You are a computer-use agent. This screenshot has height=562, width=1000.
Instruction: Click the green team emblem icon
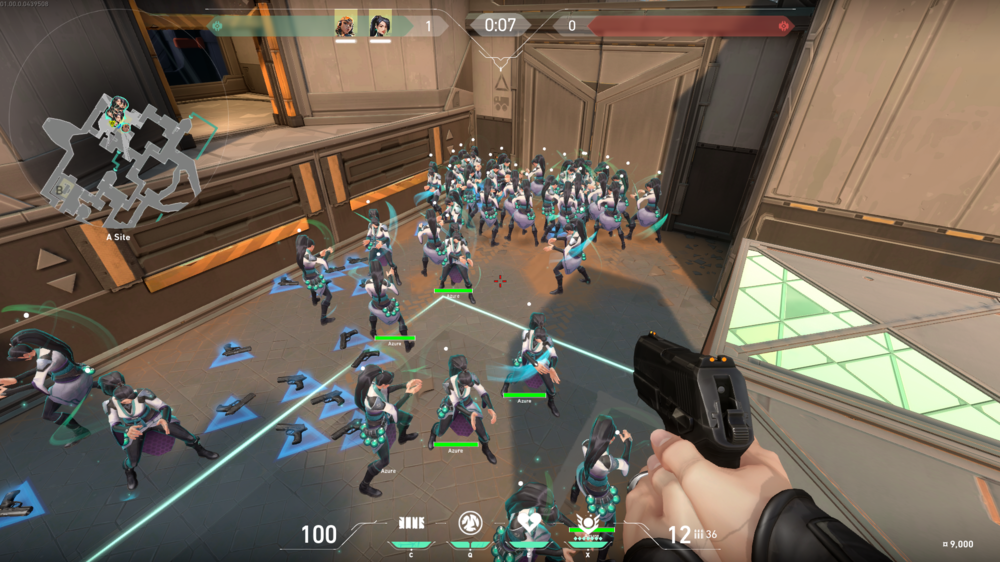tap(215, 25)
